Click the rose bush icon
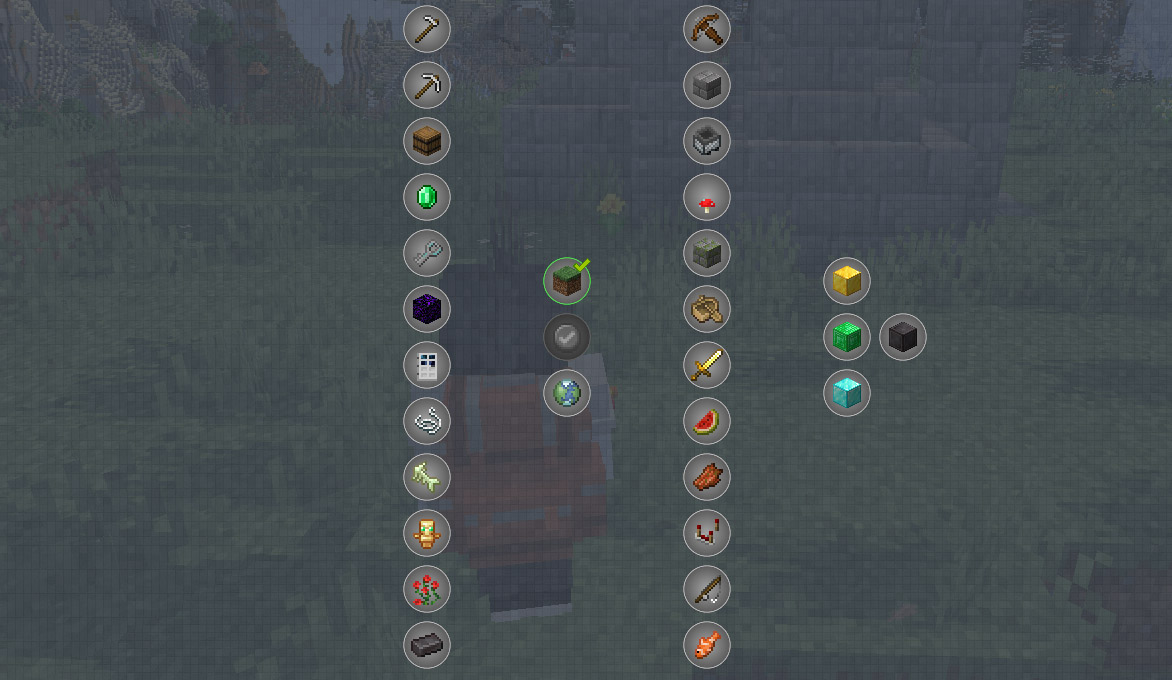This screenshot has width=1172, height=680. click(x=427, y=589)
